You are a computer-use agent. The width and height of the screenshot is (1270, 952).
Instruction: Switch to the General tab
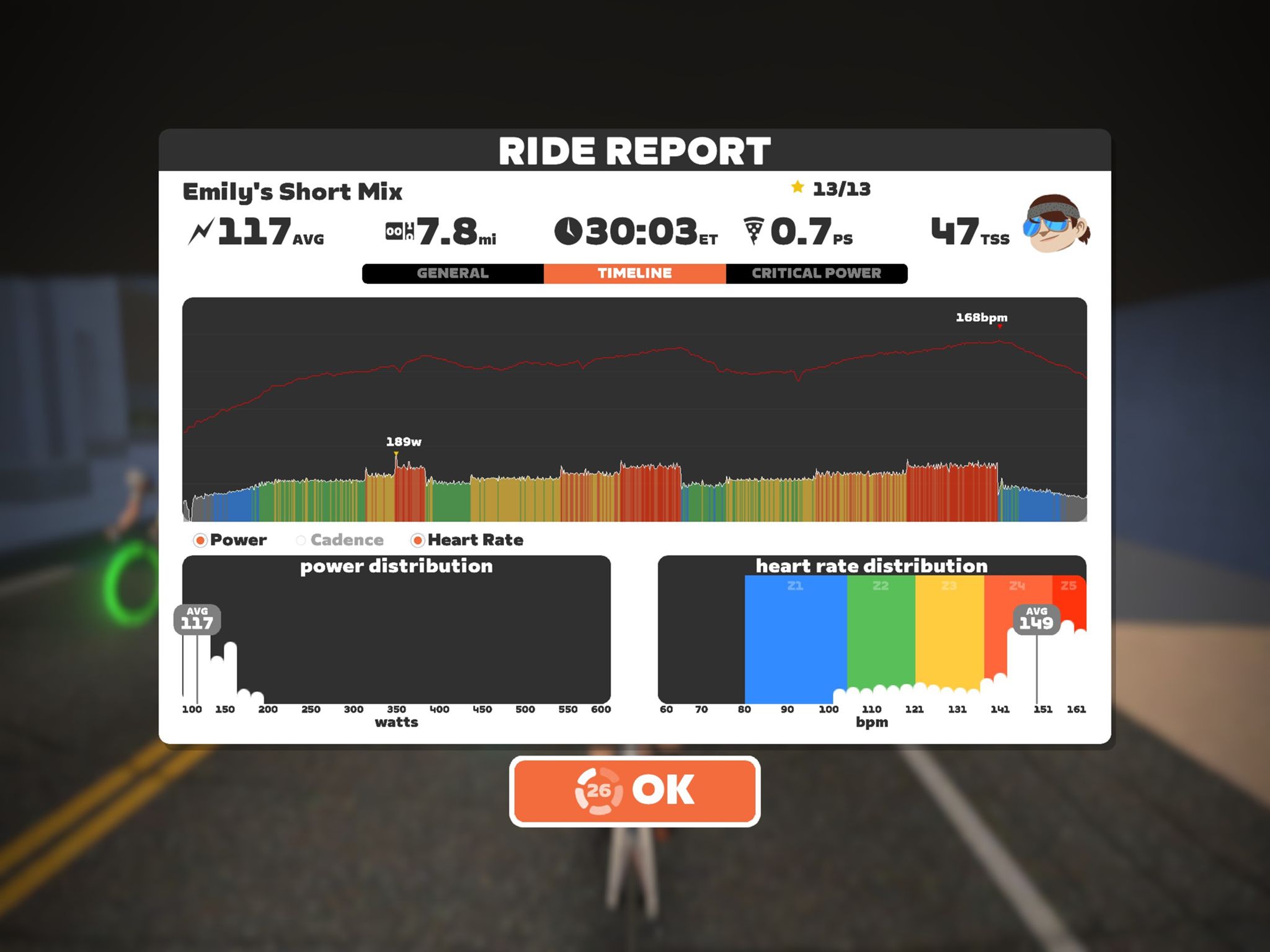[453, 273]
